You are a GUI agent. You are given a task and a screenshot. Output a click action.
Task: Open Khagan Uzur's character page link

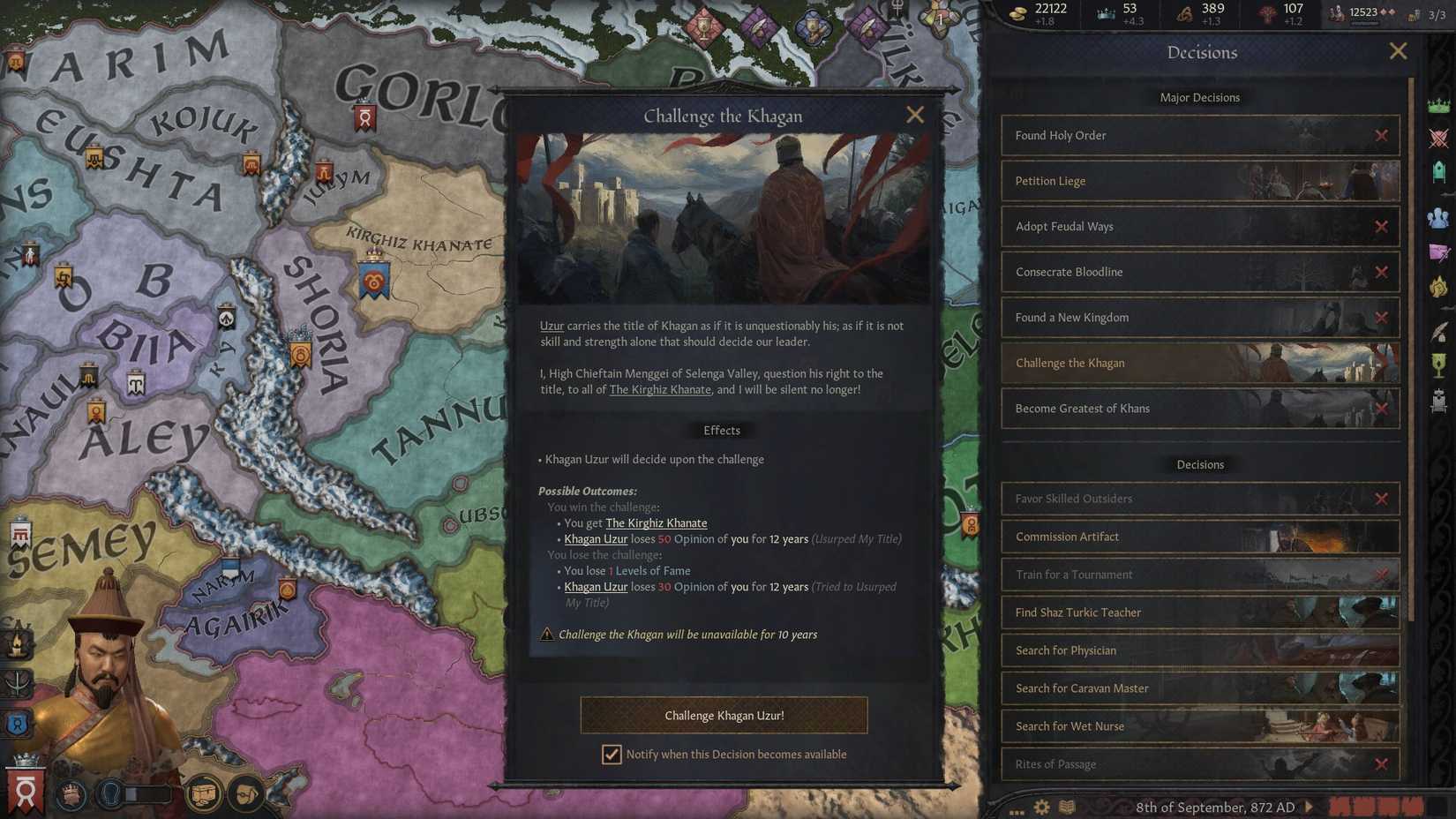pos(596,538)
